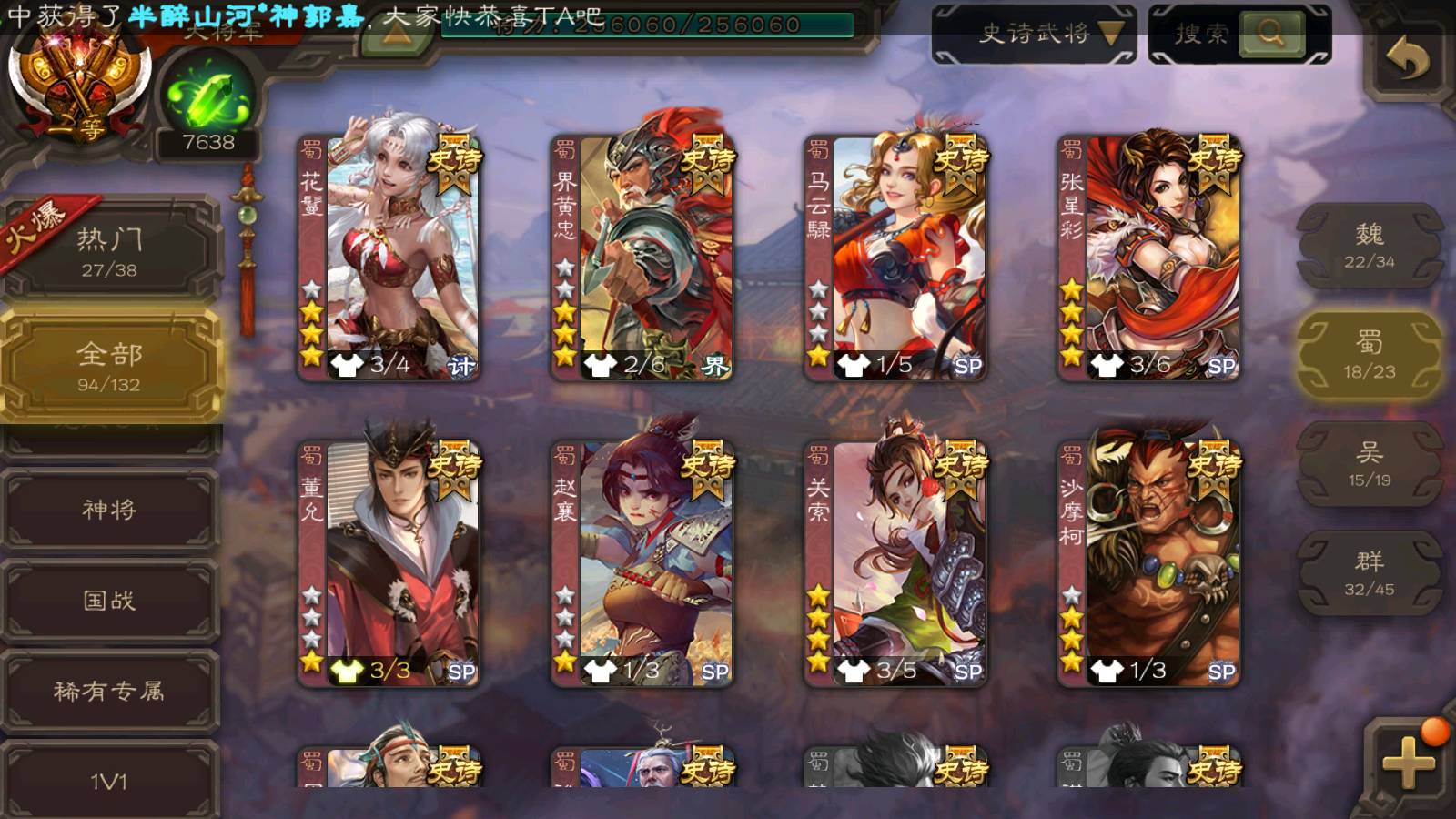Select the 董允 hero card
Image resolution: width=1456 pixels, height=819 pixels.
click(x=389, y=562)
